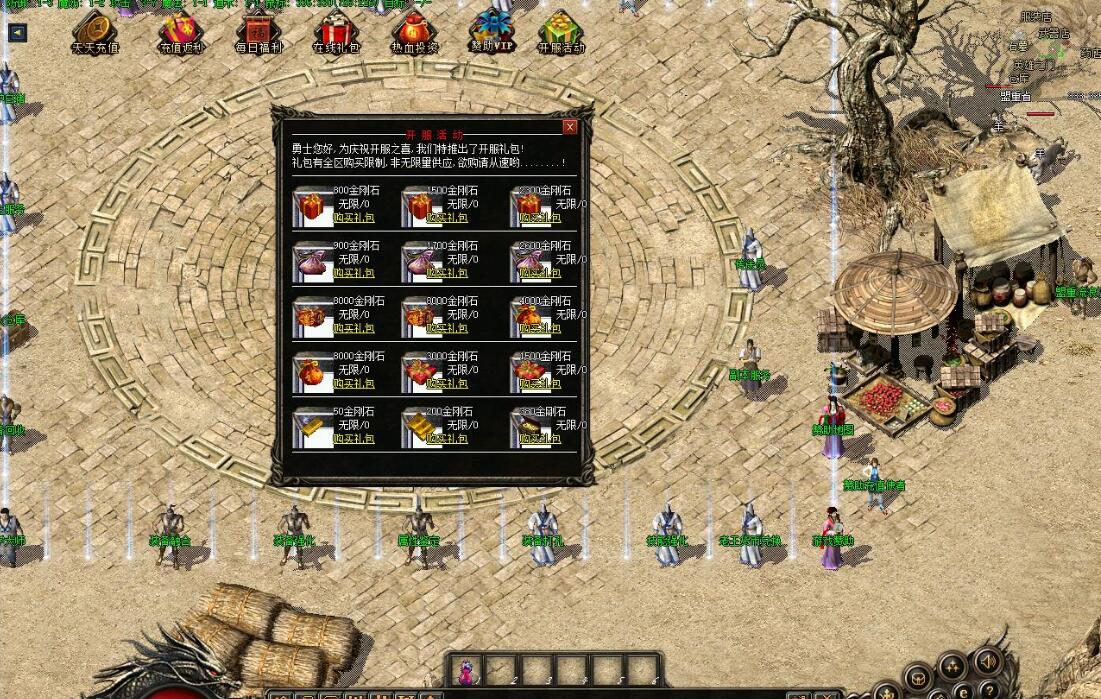Buy the 800 金刚石 red gift pack

(354, 217)
